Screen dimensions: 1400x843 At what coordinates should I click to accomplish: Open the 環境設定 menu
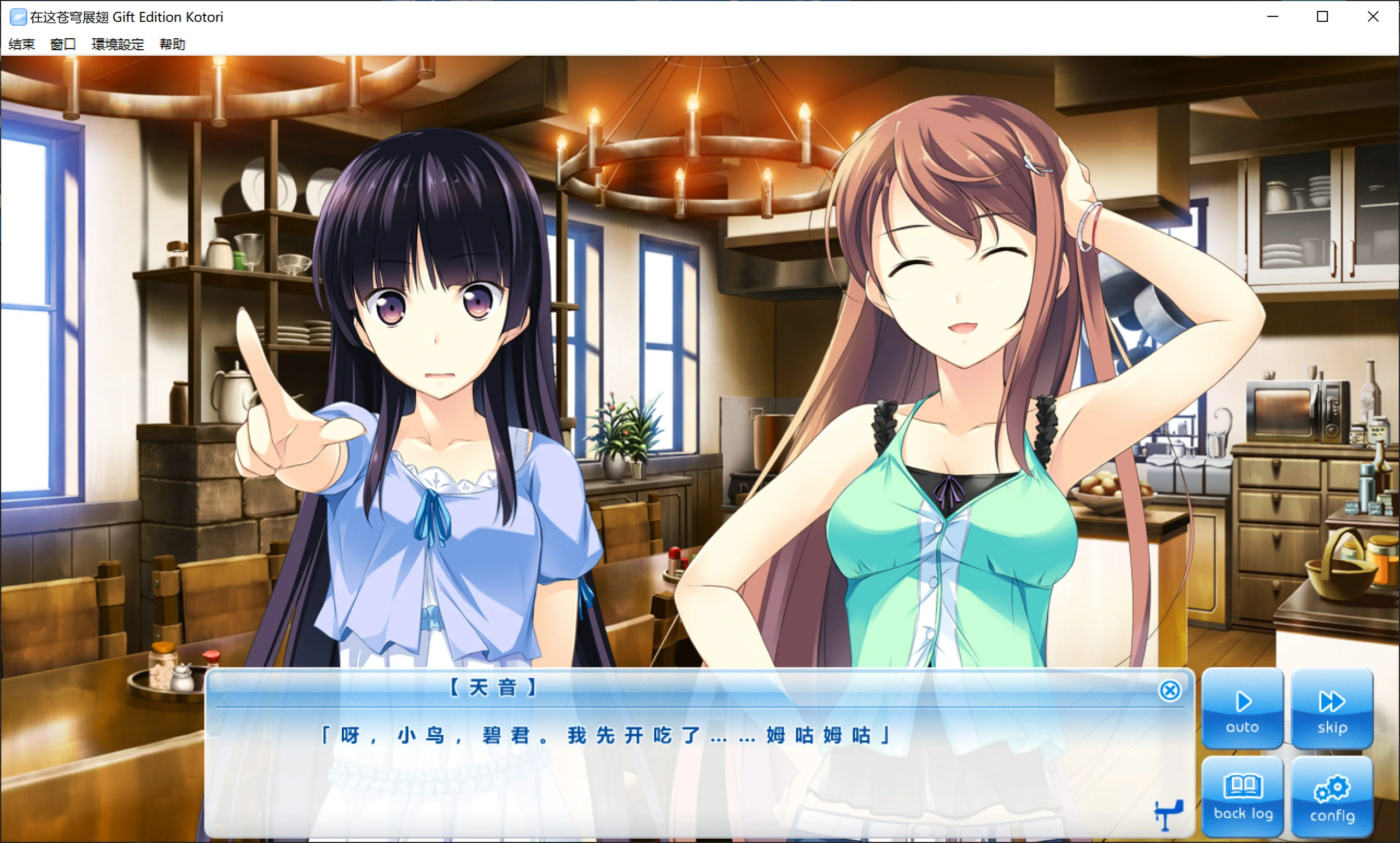click(117, 44)
